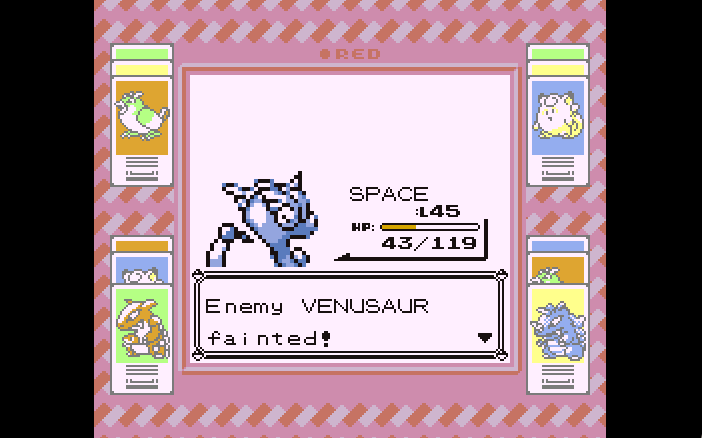Select the Farfetch'd party card

(141, 117)
